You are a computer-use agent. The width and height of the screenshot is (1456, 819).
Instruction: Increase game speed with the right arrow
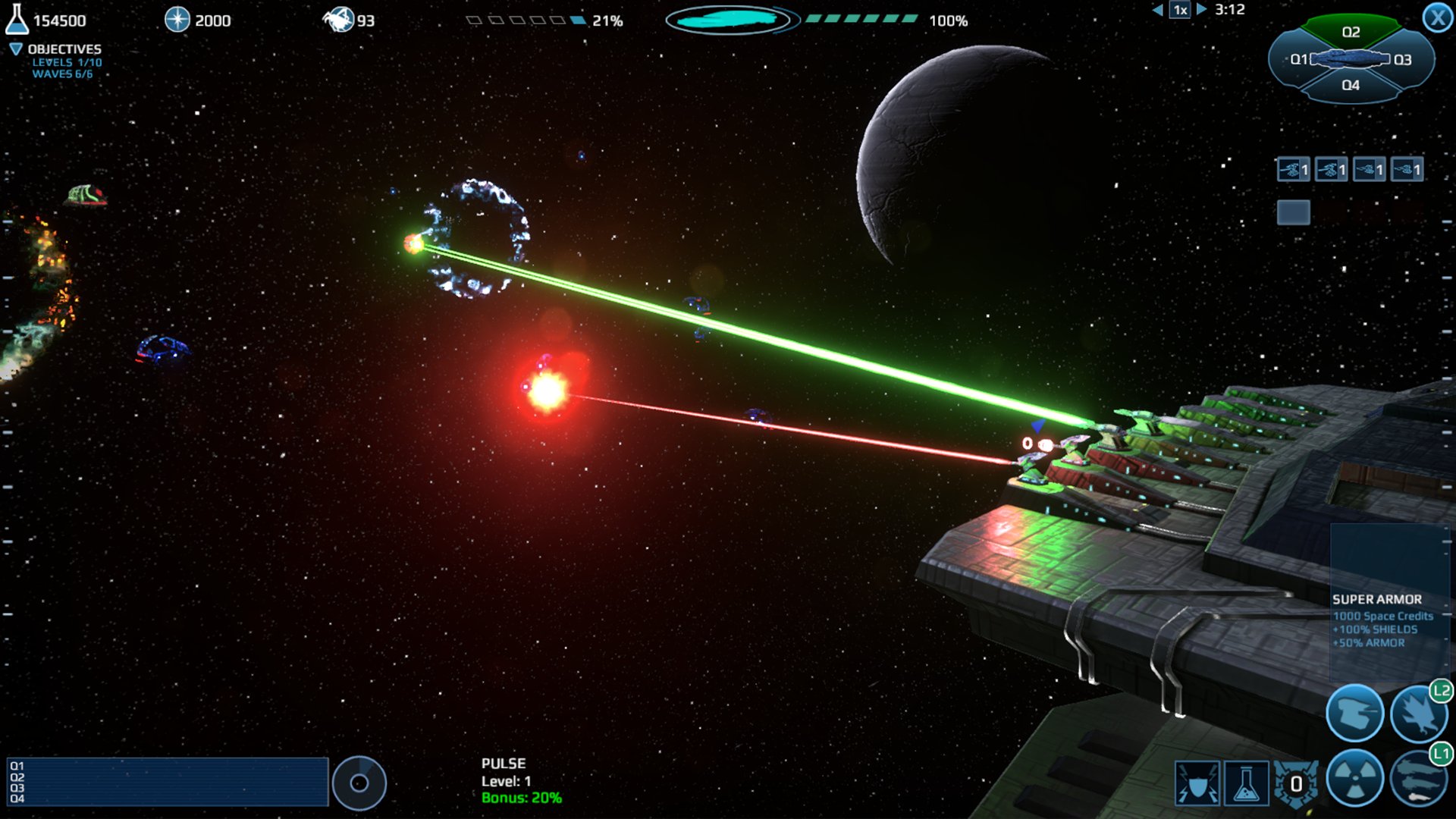[1201, 10]
